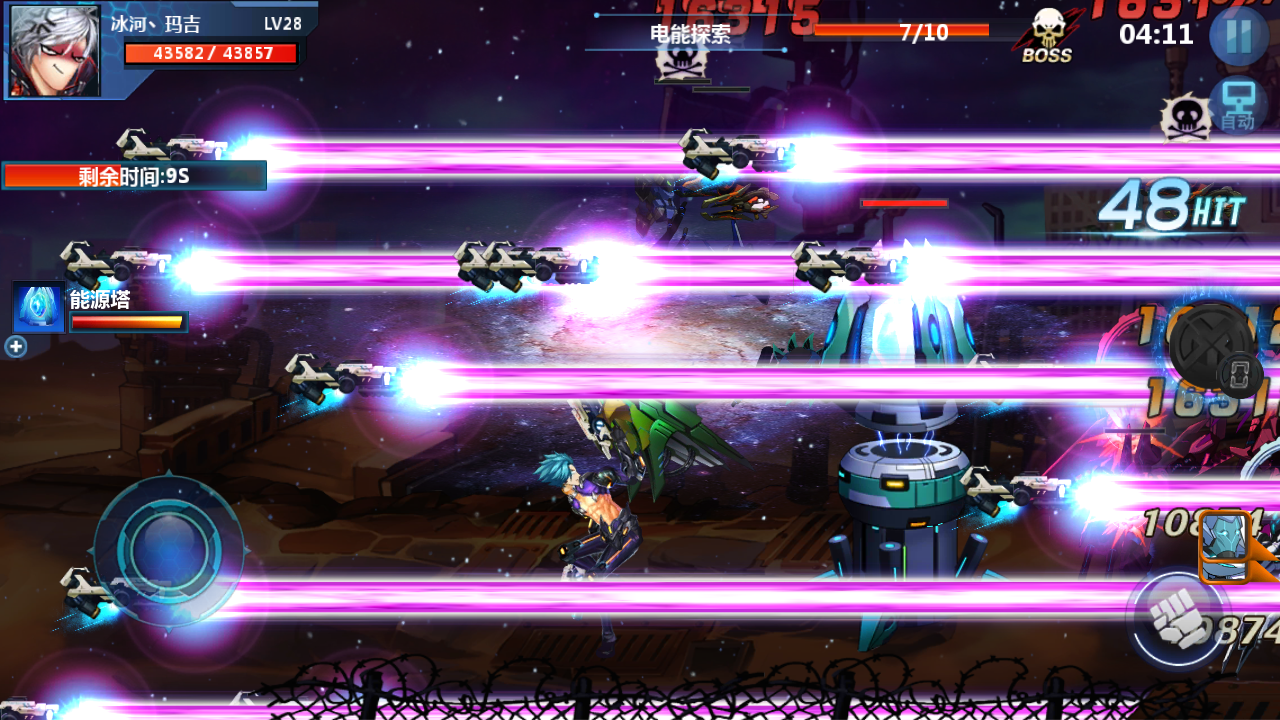Click the plus button under the energy tower
The width and height of the screenshot is (1280, 720).
tap(16, 347)
